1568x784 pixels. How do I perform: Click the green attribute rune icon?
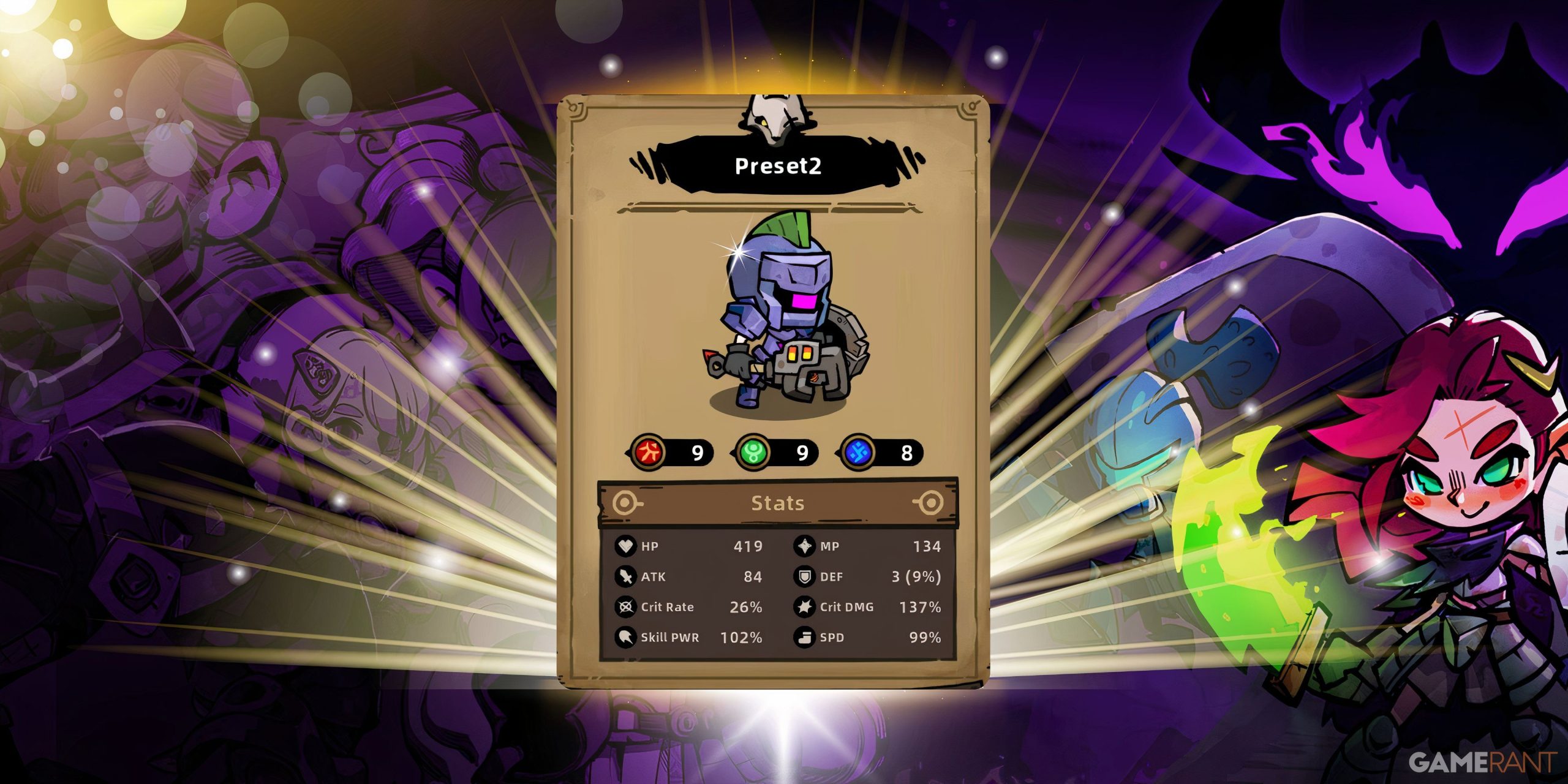[x=752, y=452]
